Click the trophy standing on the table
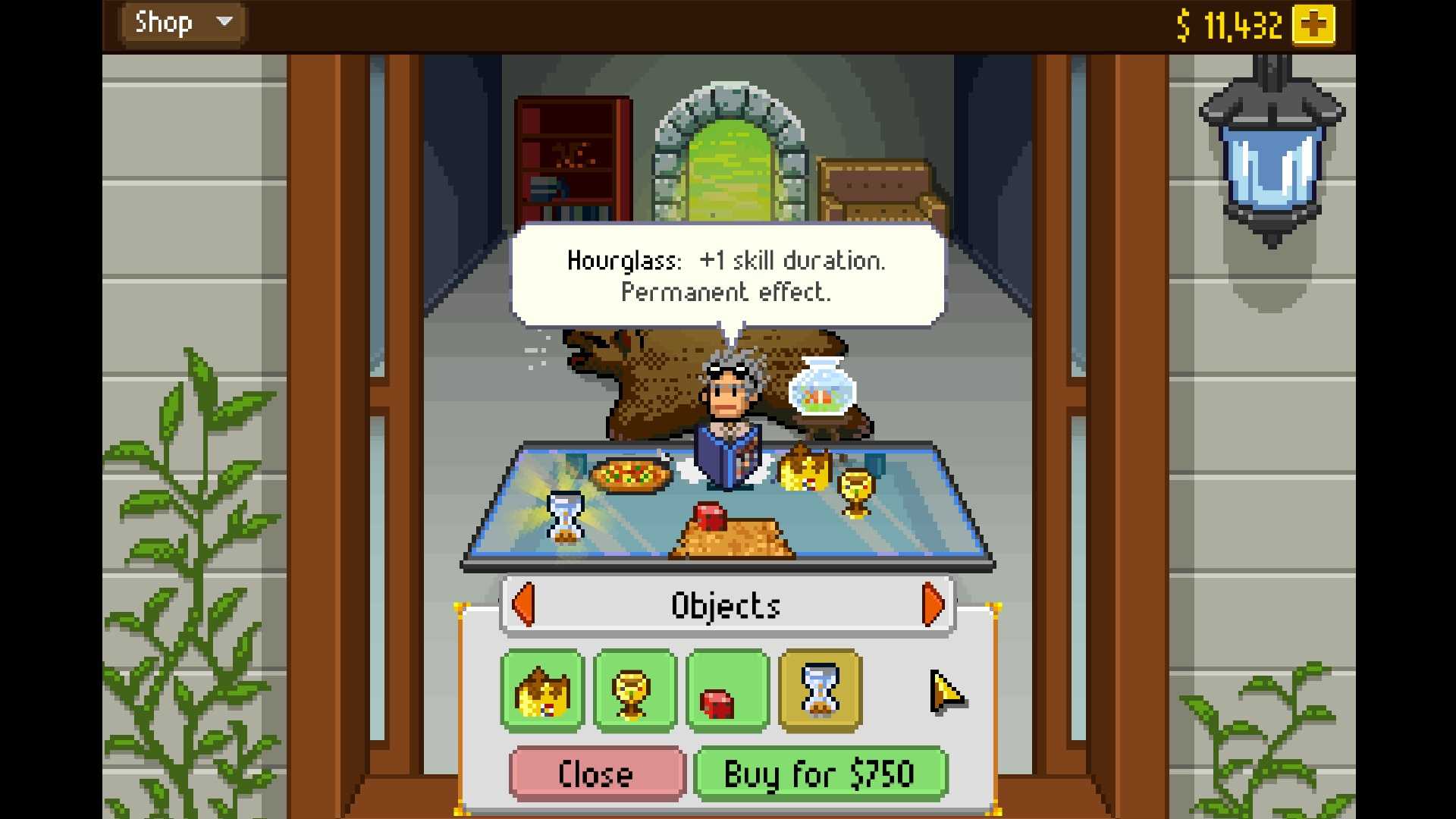 857,493
